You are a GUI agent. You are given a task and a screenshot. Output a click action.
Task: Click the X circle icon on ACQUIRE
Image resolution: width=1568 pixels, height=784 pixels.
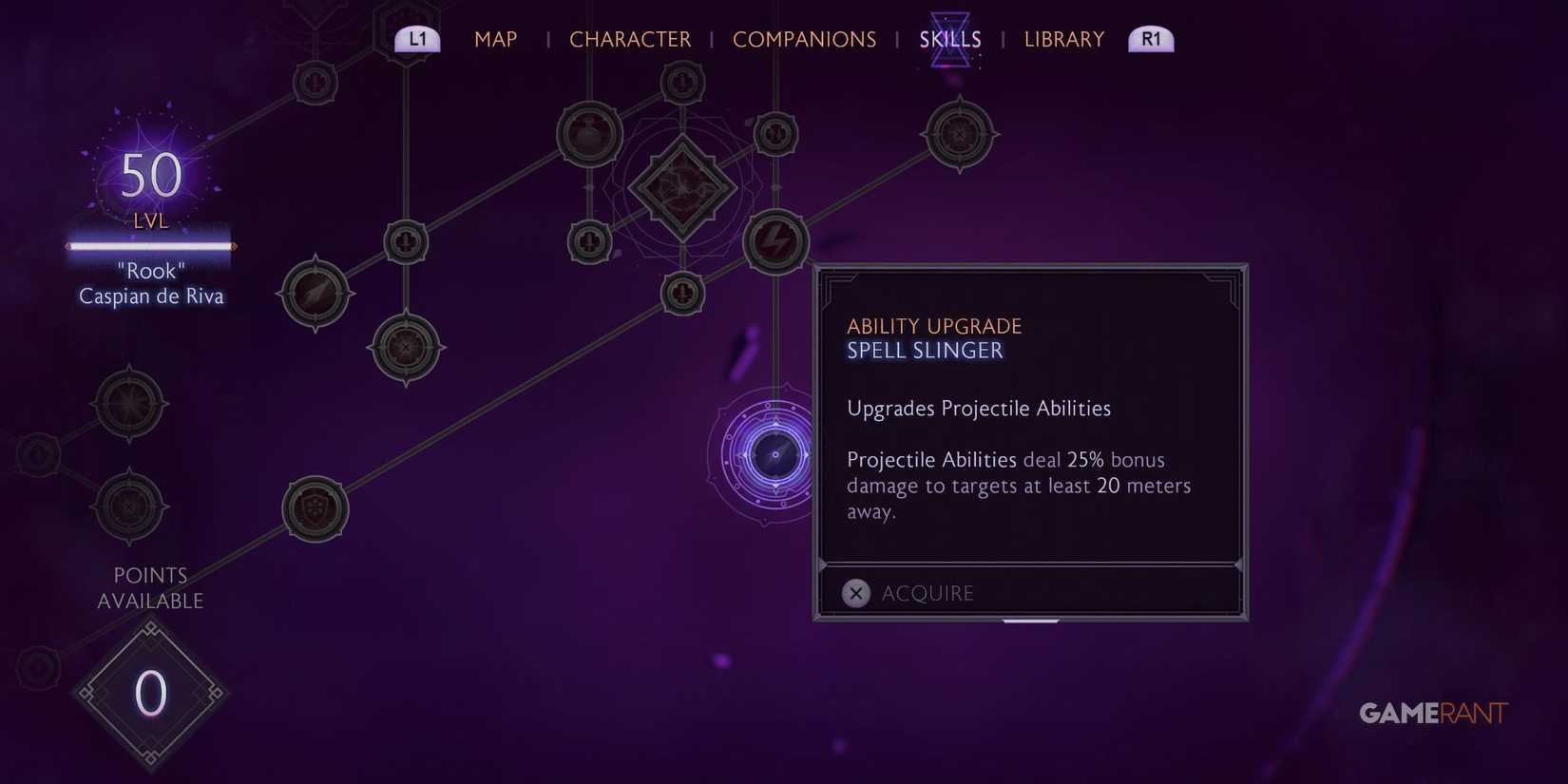click(x=855, y=593)
